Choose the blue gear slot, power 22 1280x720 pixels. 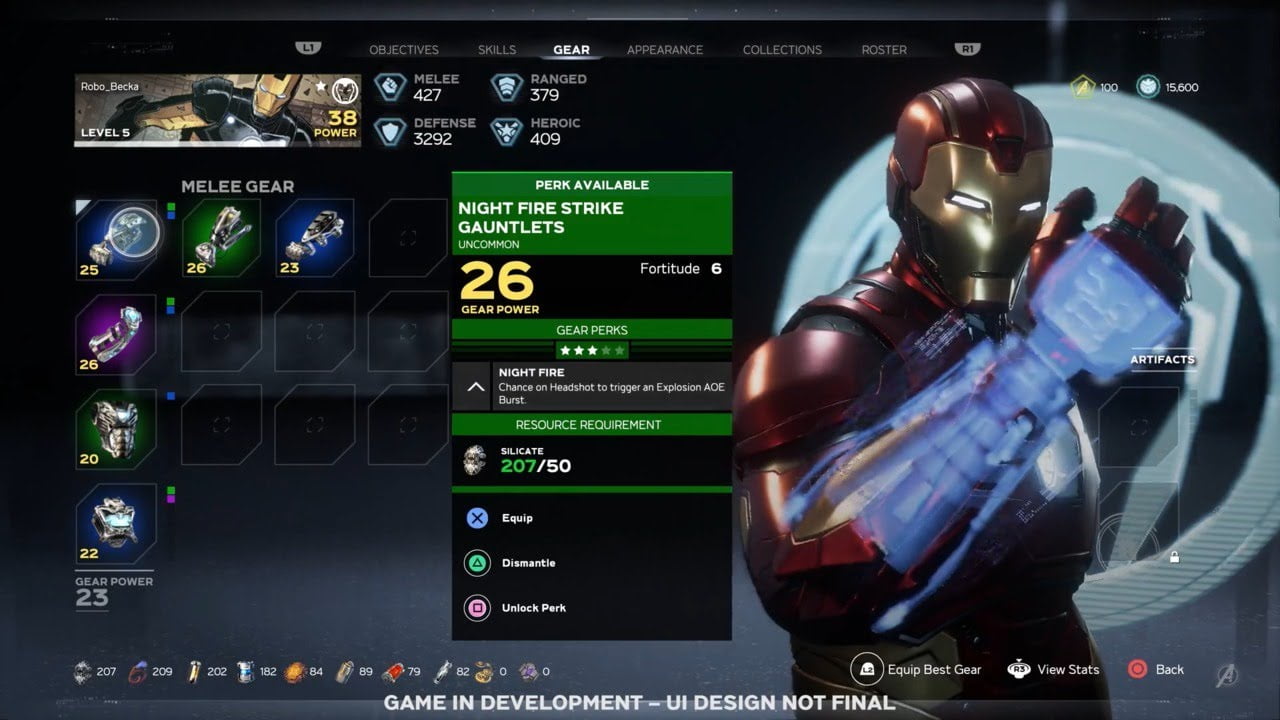117,522
